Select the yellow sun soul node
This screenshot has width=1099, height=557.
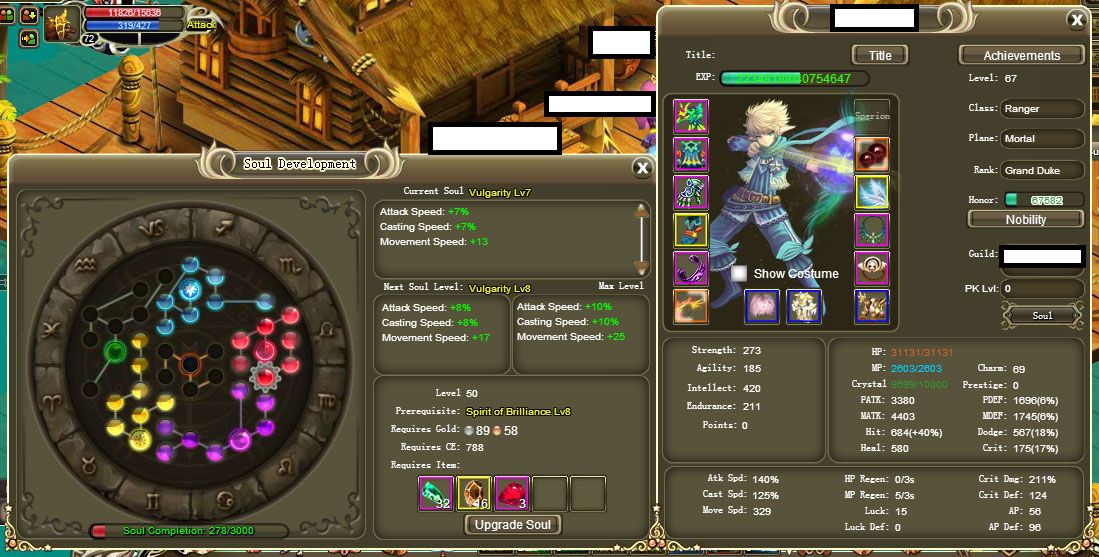coord(140,437)
